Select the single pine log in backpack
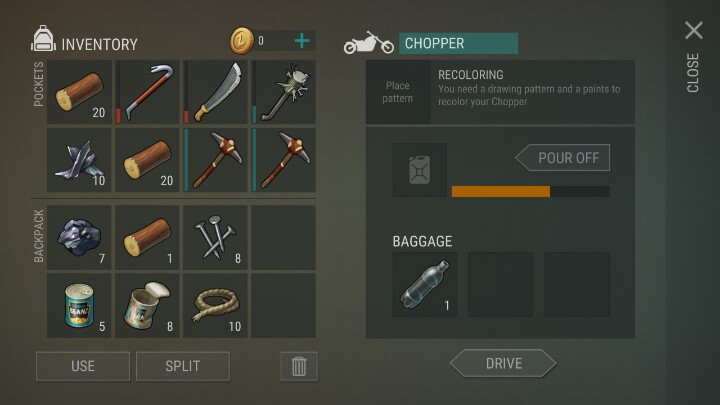Screen dimensions: 720x405 [148, 238]
